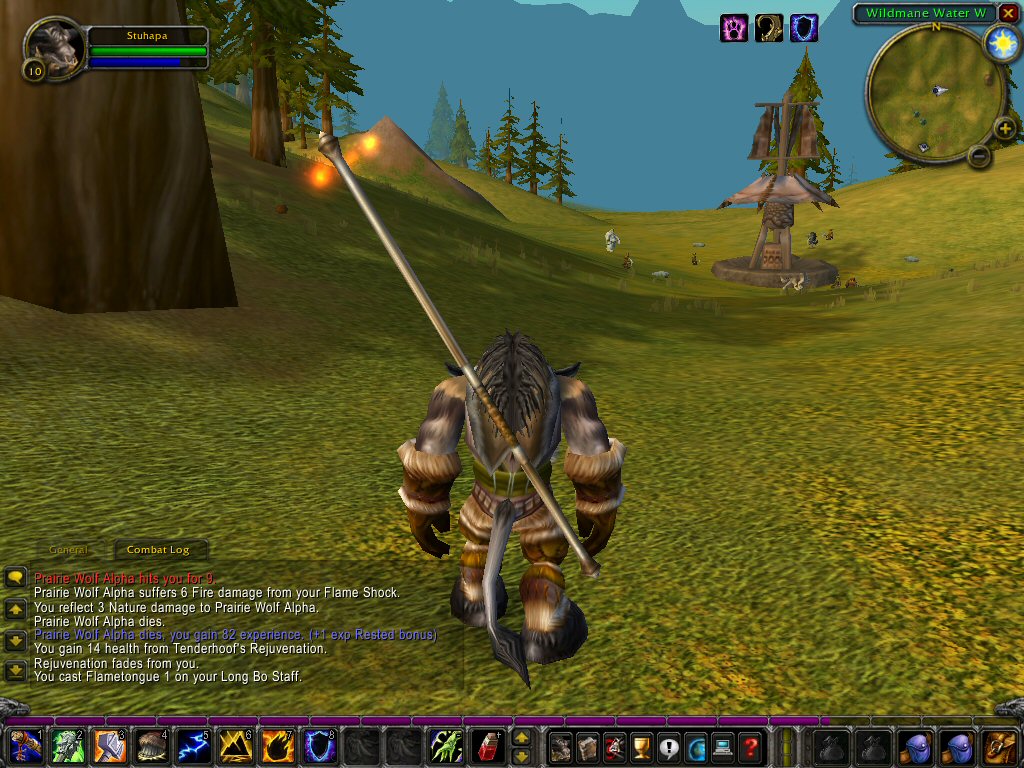Zoom out on the minimap
The image size is (1024, 768).
979,155
